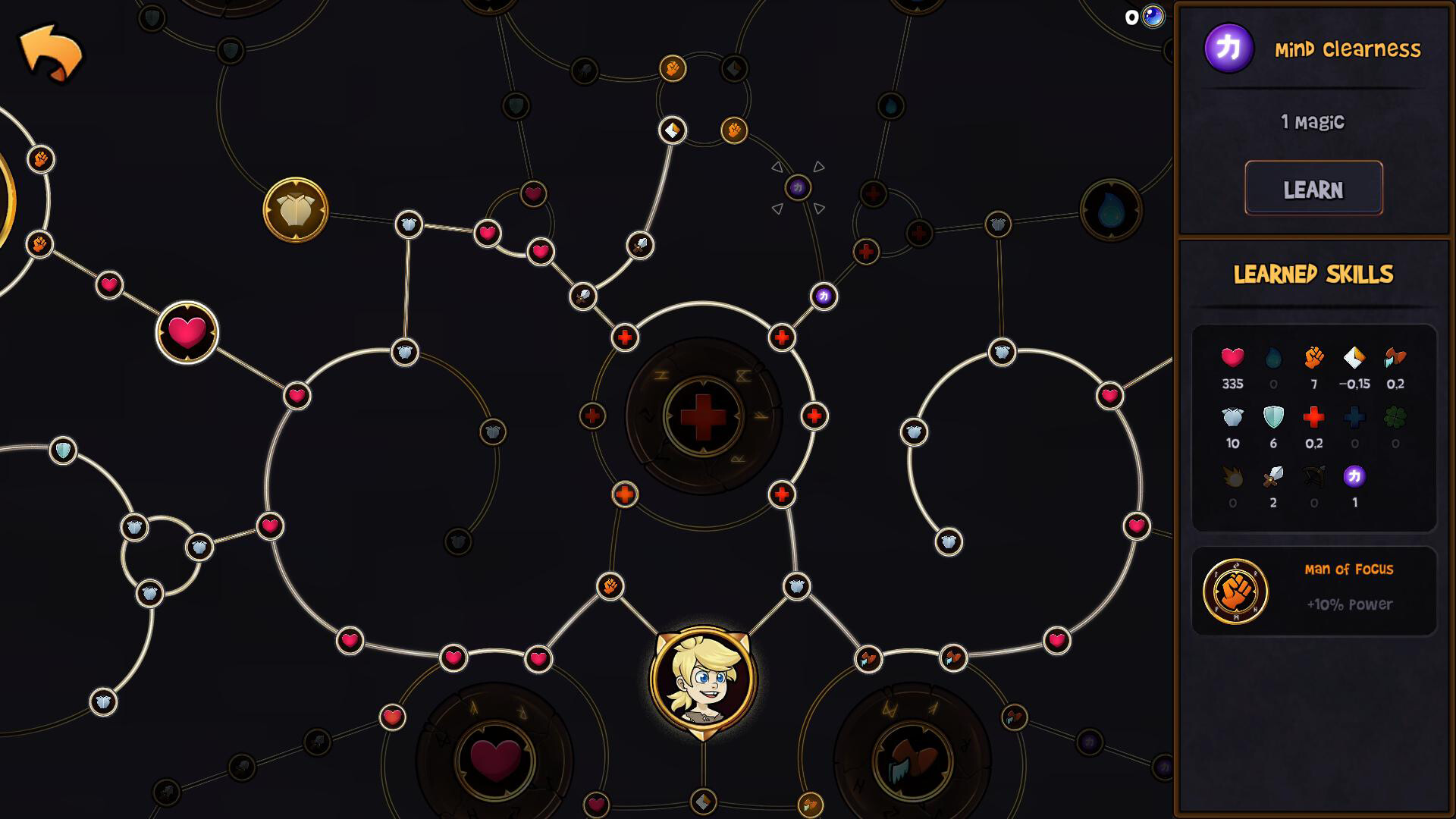The image size is (1456, 819).
Task: Click the top-right chevron near the highlighted node
Action: 819,166
